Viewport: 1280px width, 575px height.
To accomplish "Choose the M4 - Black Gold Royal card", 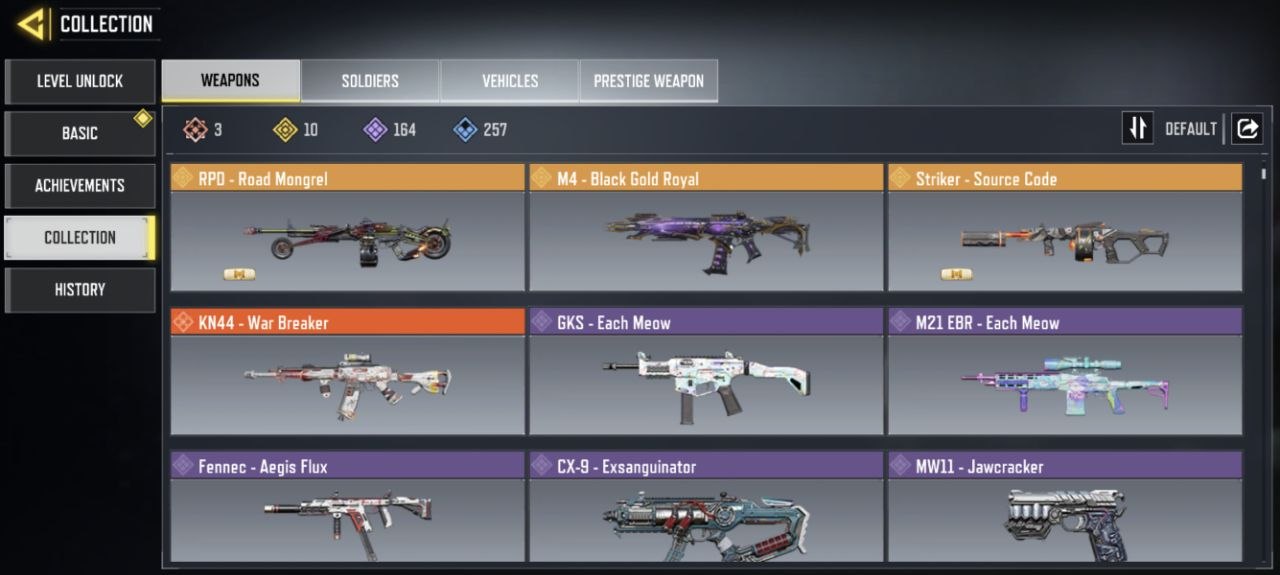I will [x=706, y=228].
